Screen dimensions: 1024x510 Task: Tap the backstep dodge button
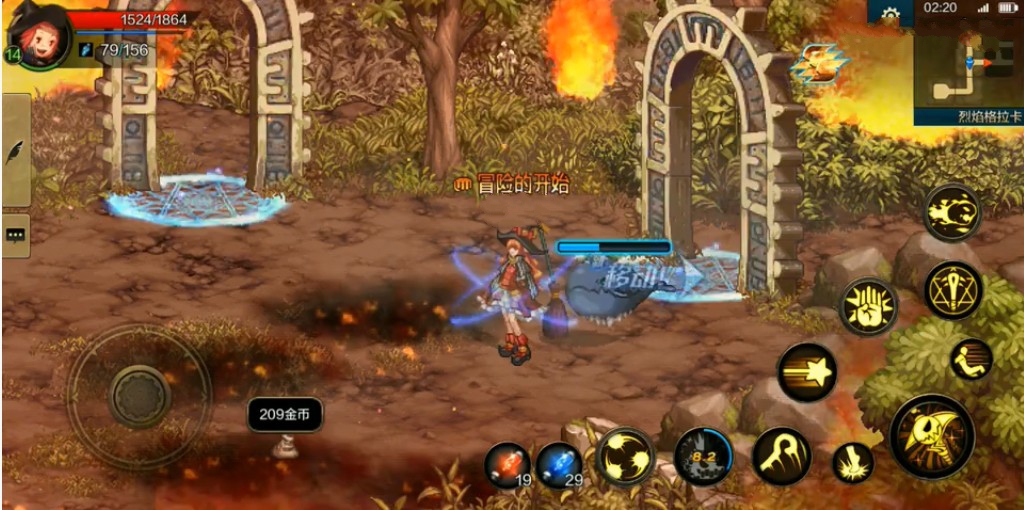pos(970,359)
